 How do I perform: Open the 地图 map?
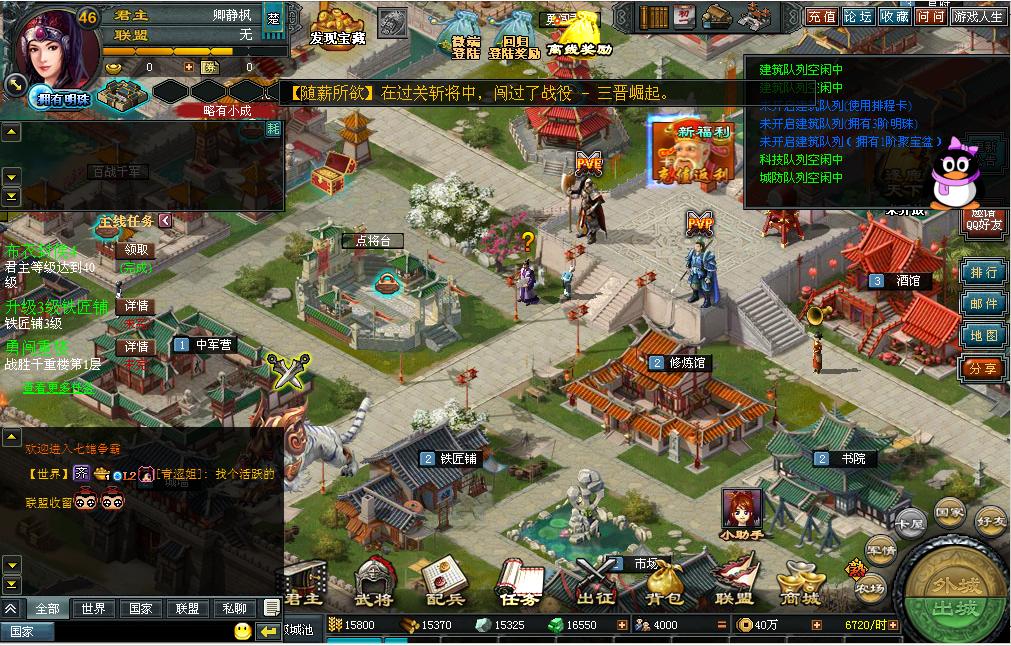pos(983,336)
